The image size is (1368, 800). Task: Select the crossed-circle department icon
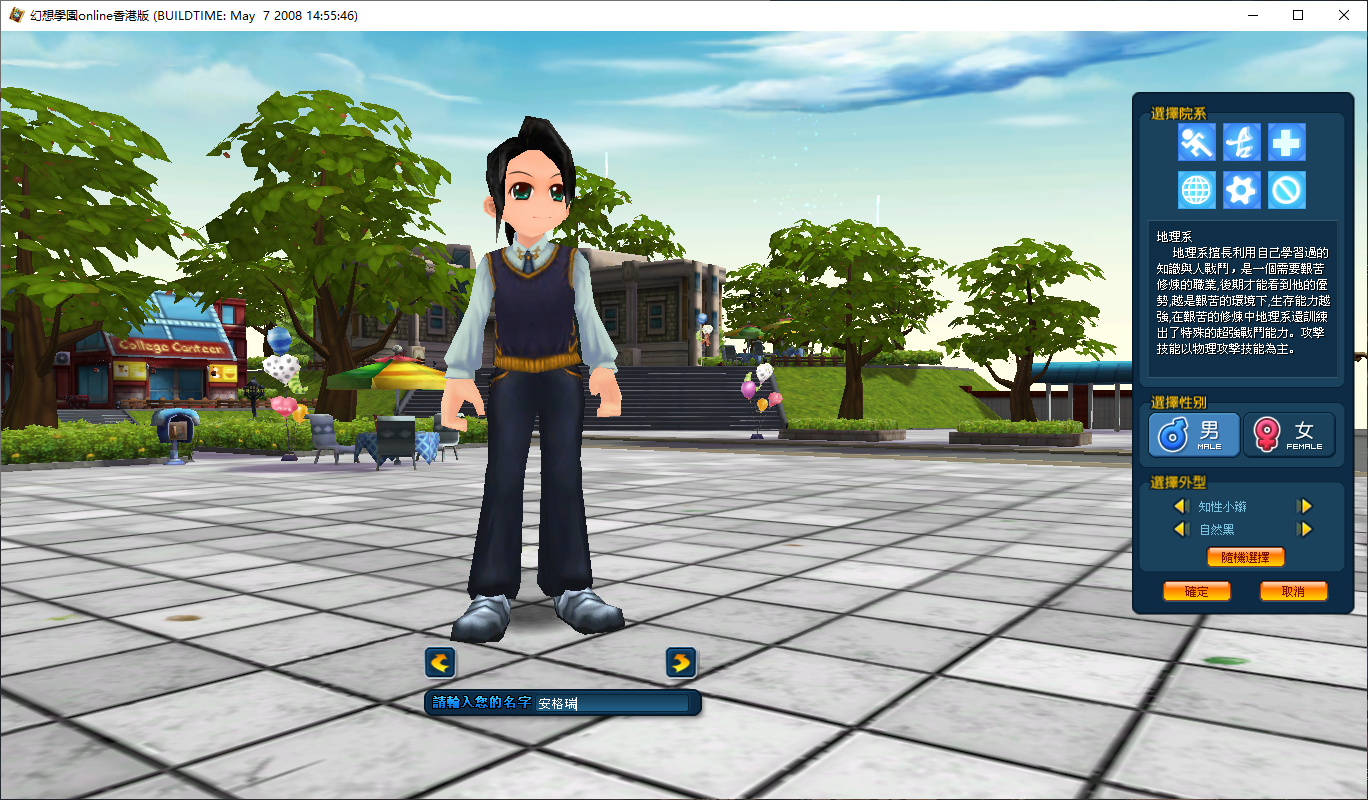tap(1287, 189)
